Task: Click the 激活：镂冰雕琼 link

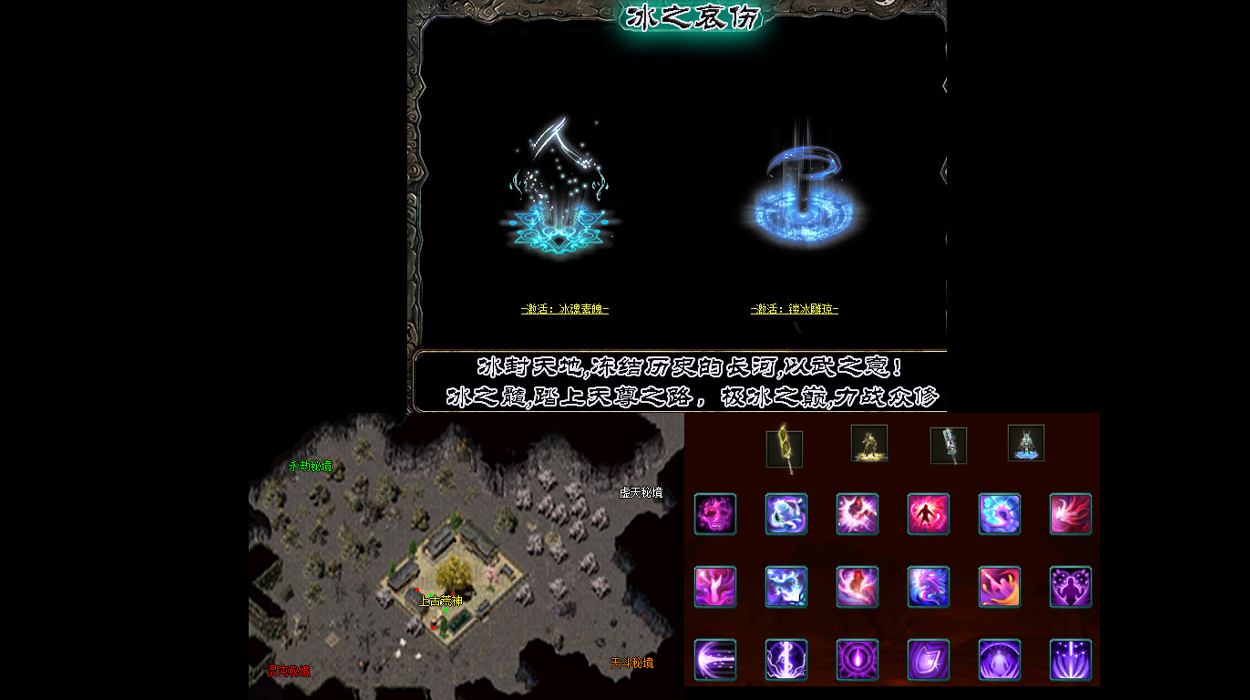Action: point(794,309)
